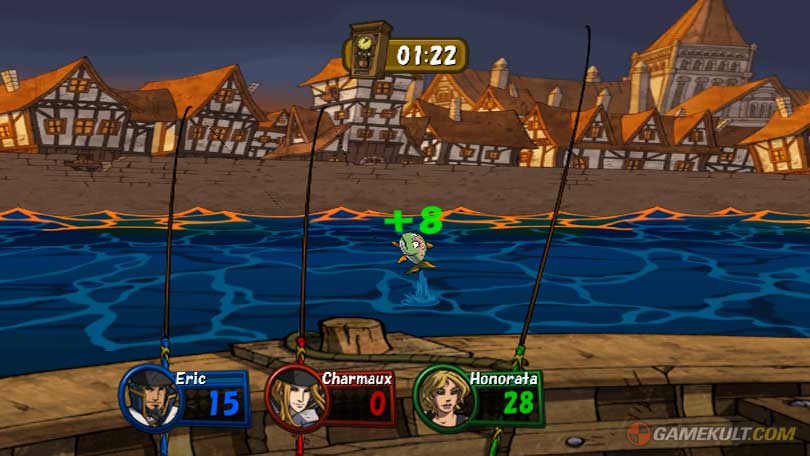This screenshot has width=810, height=456.
Task: Click Charmaux's red player portrait
Action: point(297,398)
